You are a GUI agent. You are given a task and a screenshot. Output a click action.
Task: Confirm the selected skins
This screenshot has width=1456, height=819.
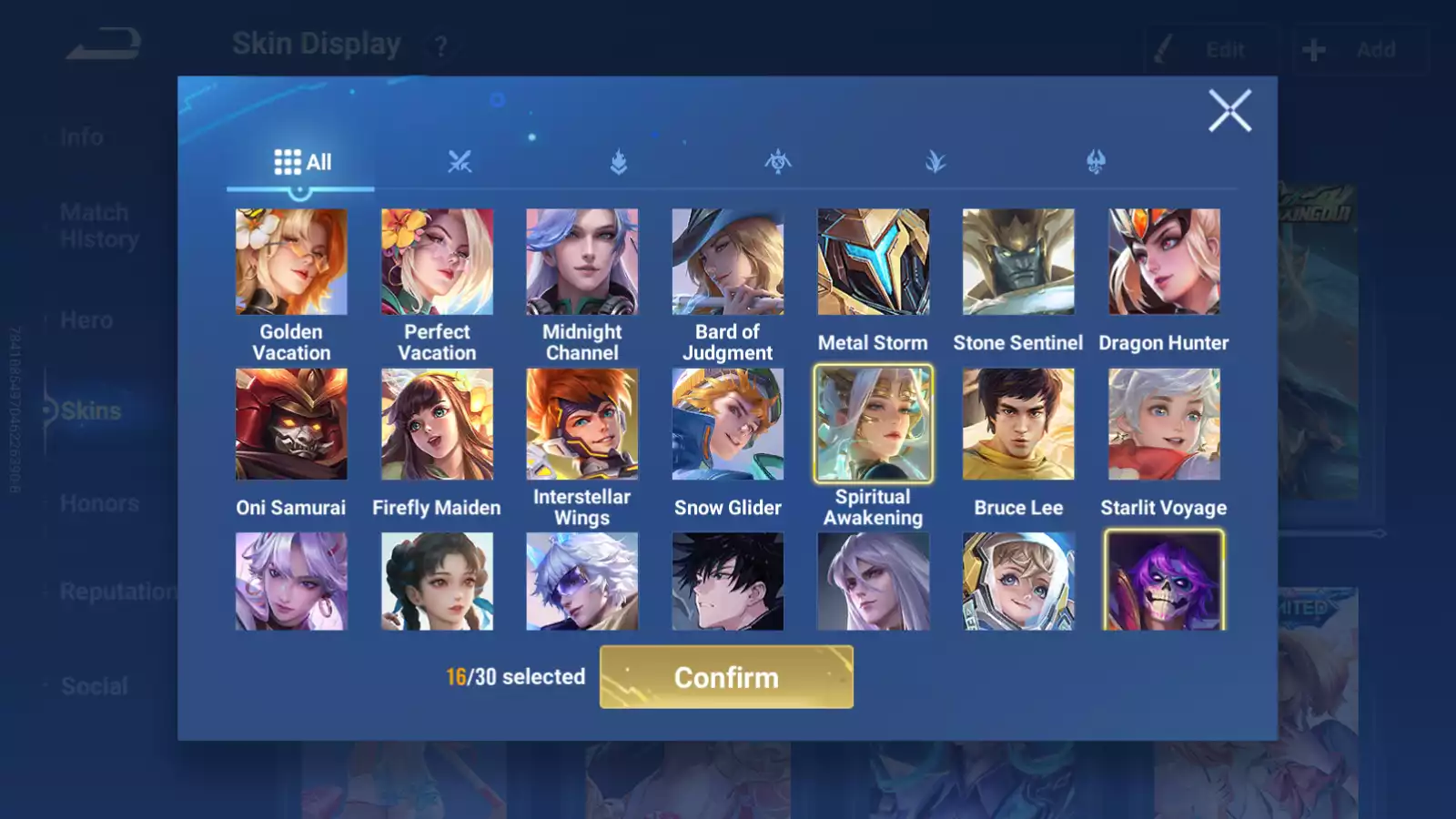(726, 677)
